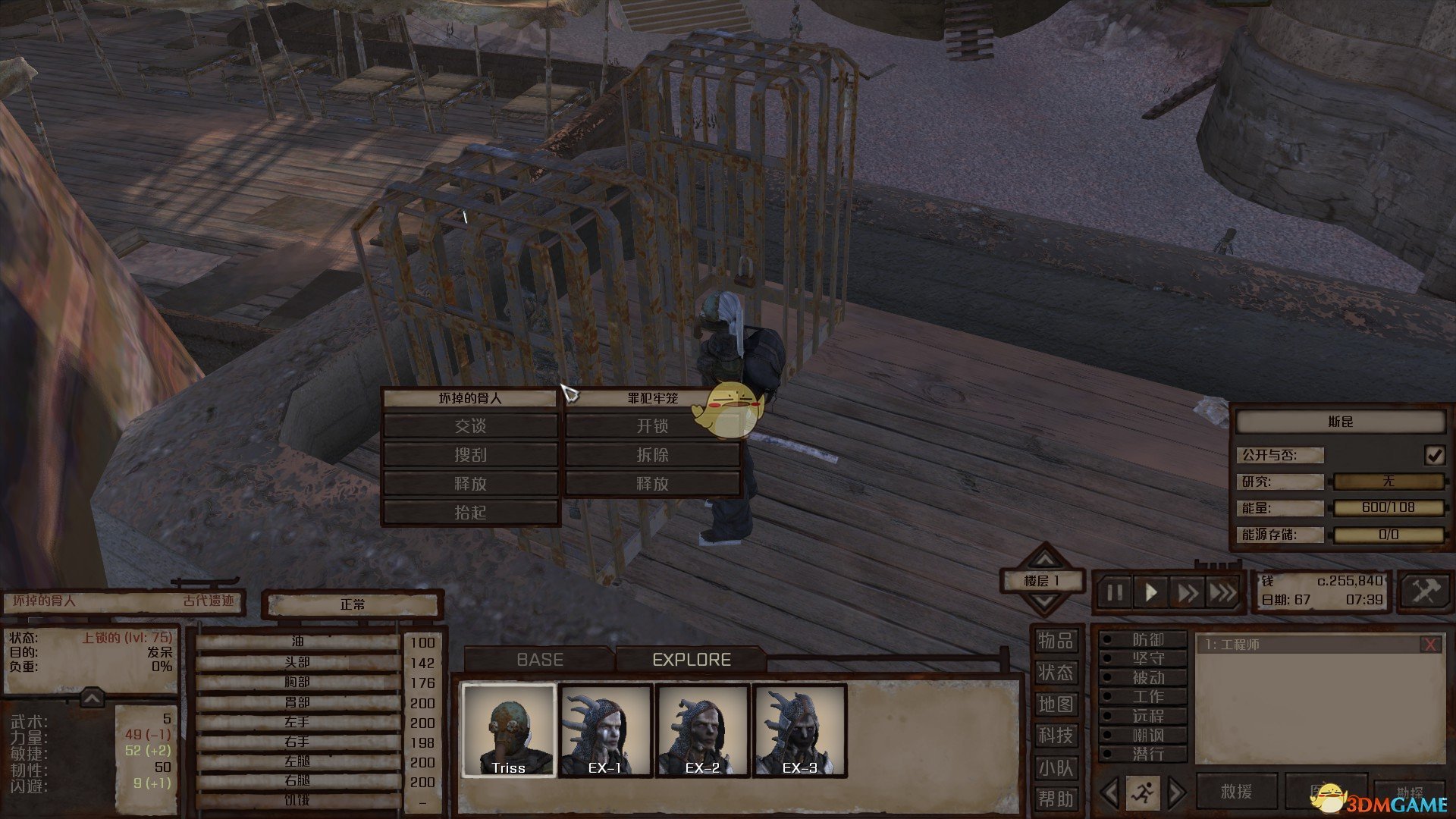Pick 拾起 from the skeleton menu
1456x819 pixels.
[470, 513]
